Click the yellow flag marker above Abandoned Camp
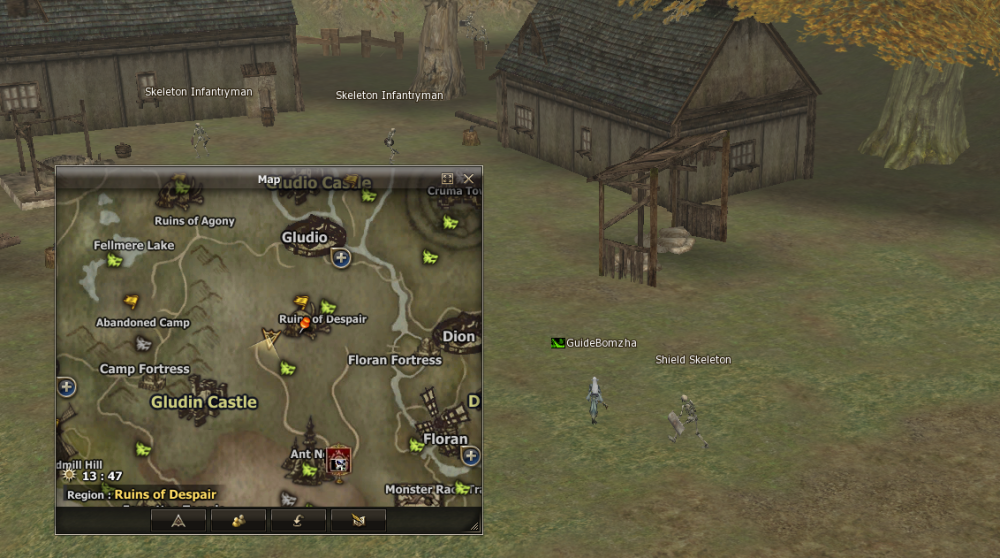 click(131, 301)
